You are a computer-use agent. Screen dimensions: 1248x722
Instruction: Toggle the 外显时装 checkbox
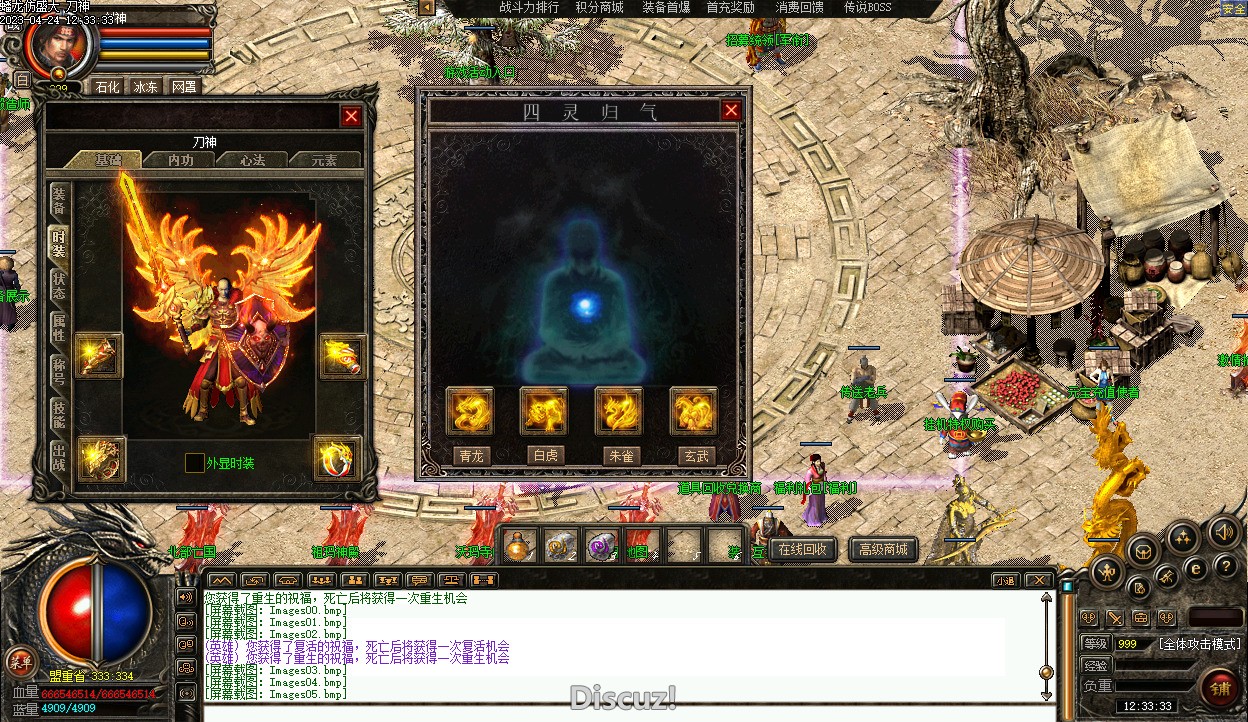[x=195, y=463]
